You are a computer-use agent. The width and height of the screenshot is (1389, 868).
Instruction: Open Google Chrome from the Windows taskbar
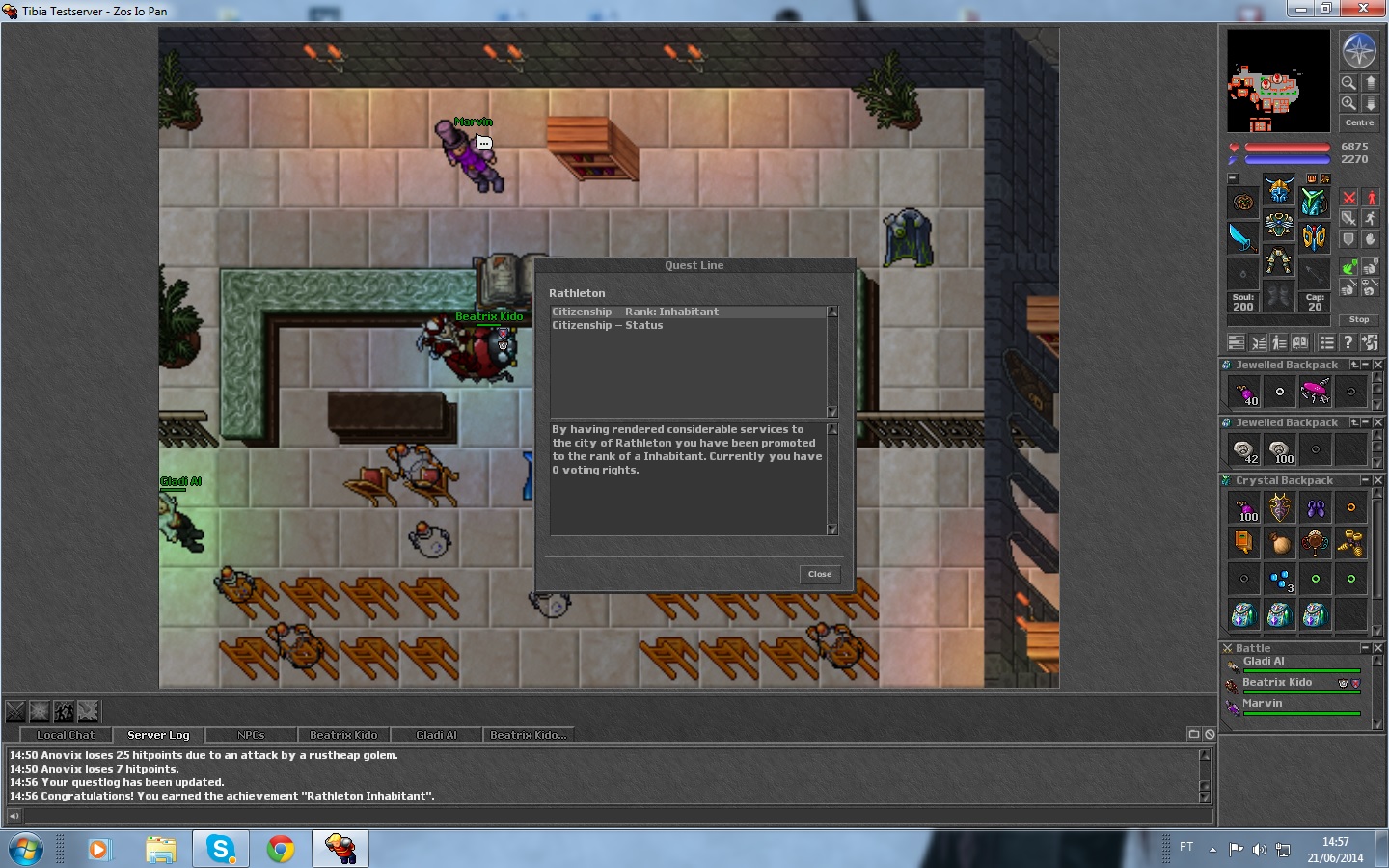click(x=281, y=849)
